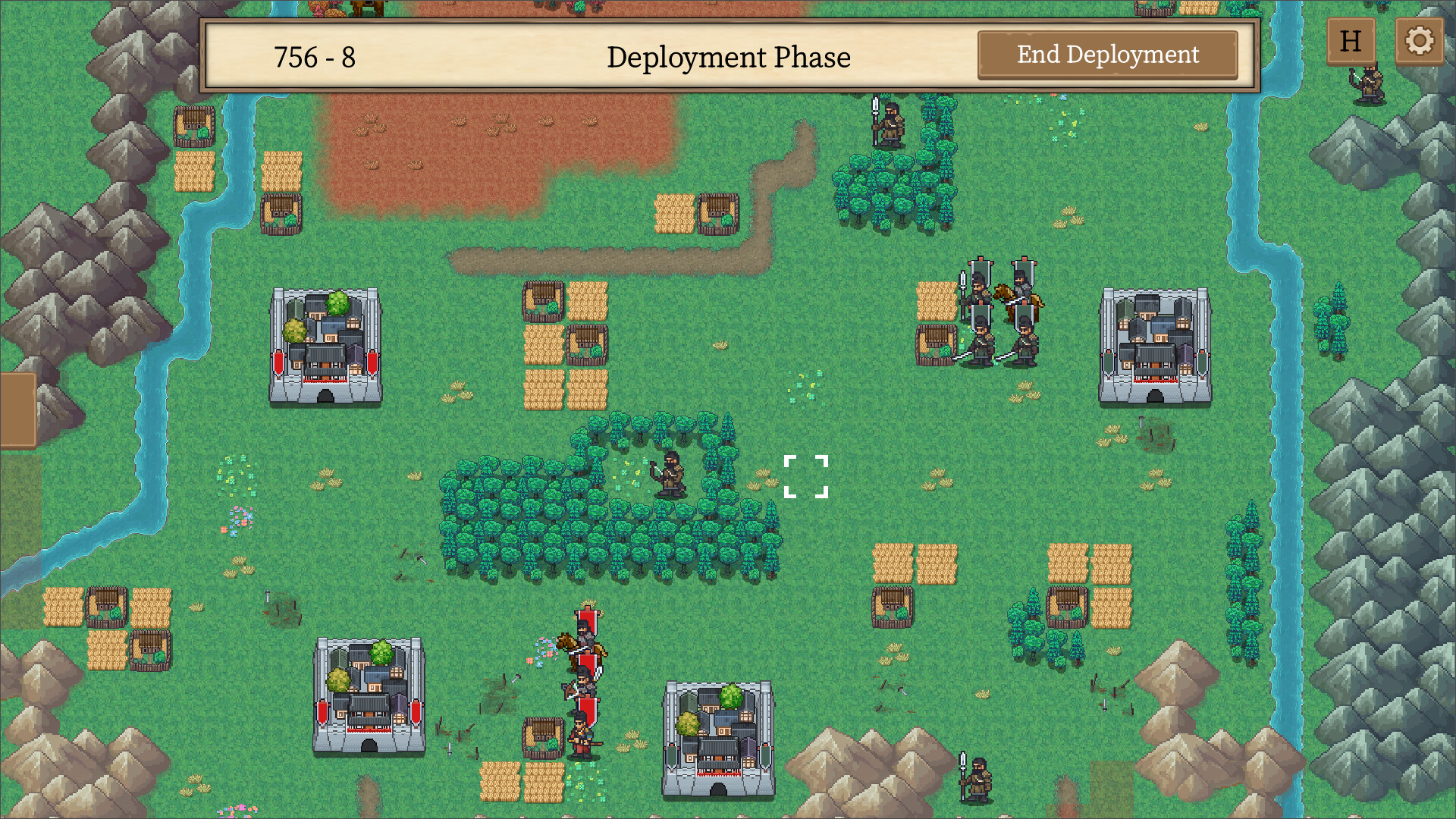Open the settings gear menu

[1419, 41]
